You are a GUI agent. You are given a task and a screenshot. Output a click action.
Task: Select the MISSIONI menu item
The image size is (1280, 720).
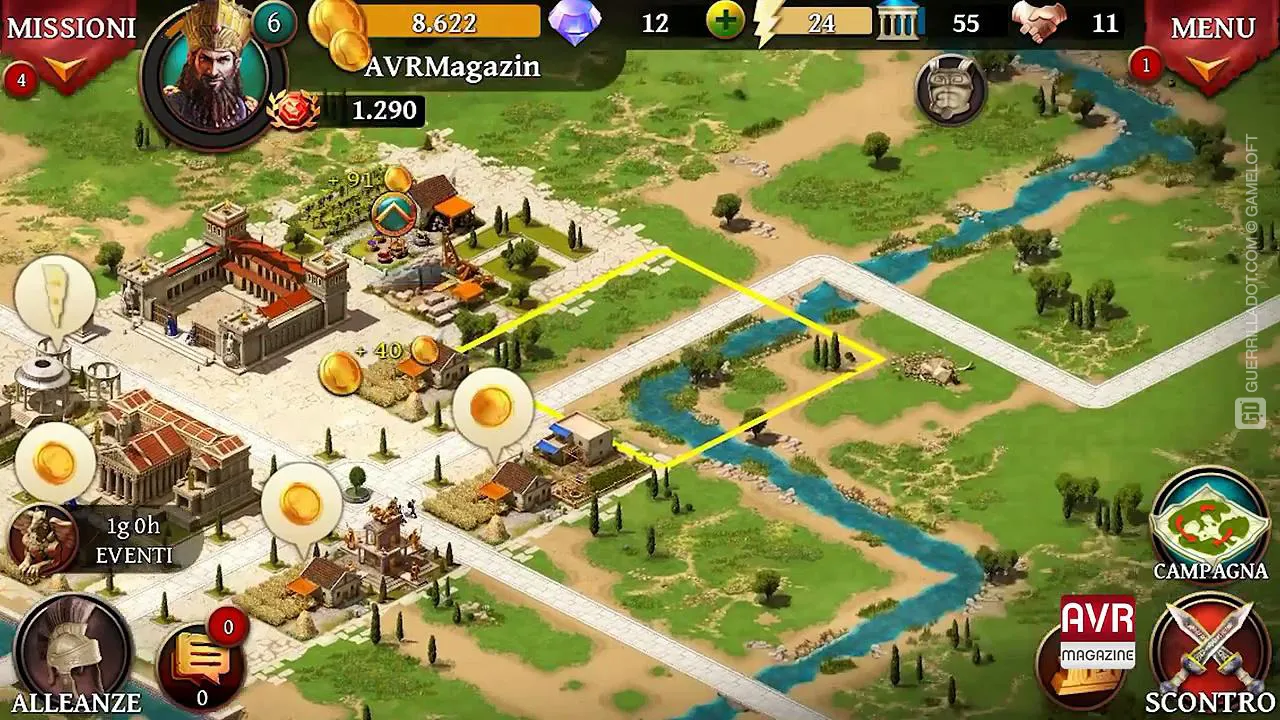(x=70, y=25)
